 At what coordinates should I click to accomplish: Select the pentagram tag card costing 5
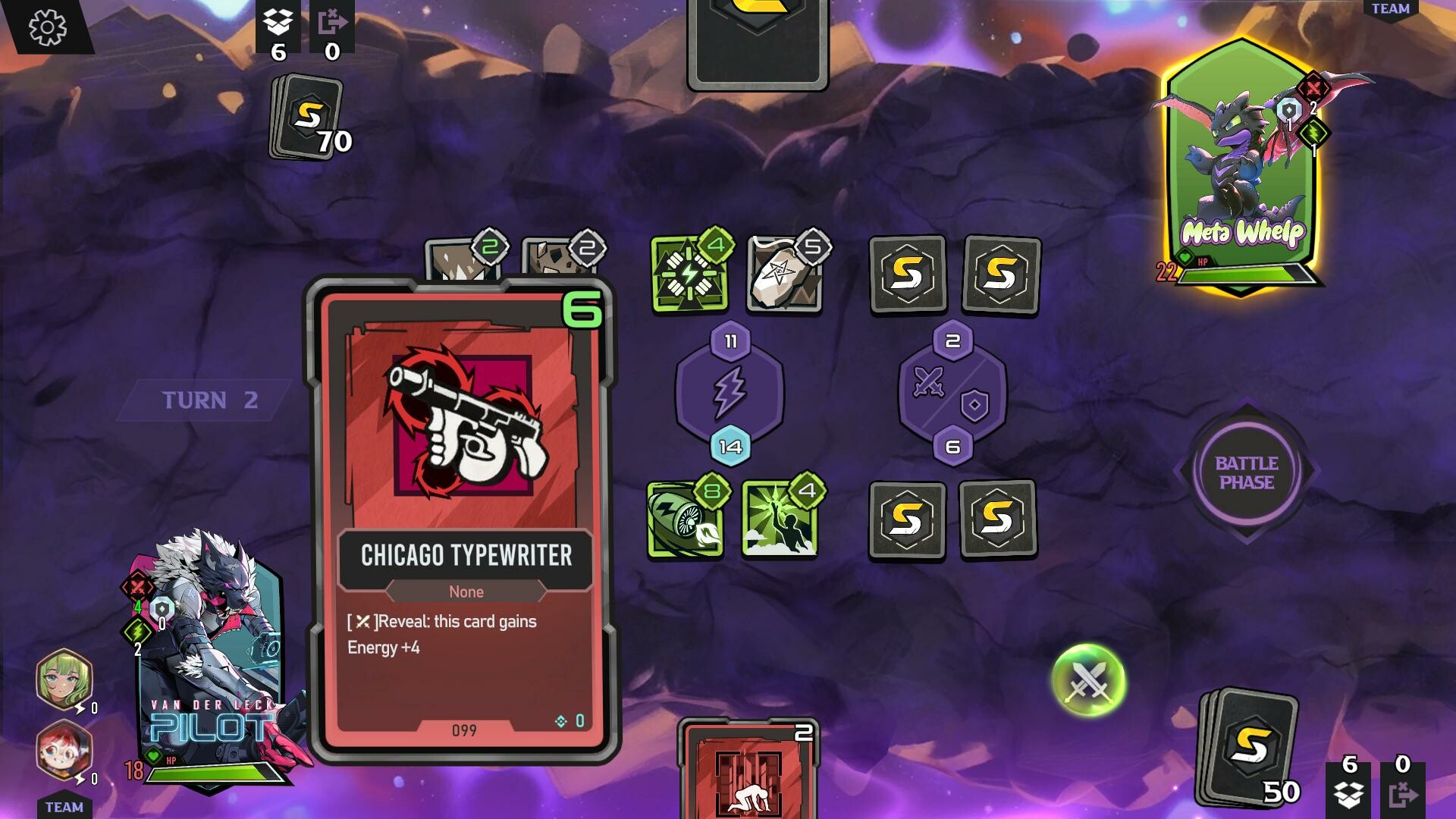[x=784, y=275]
